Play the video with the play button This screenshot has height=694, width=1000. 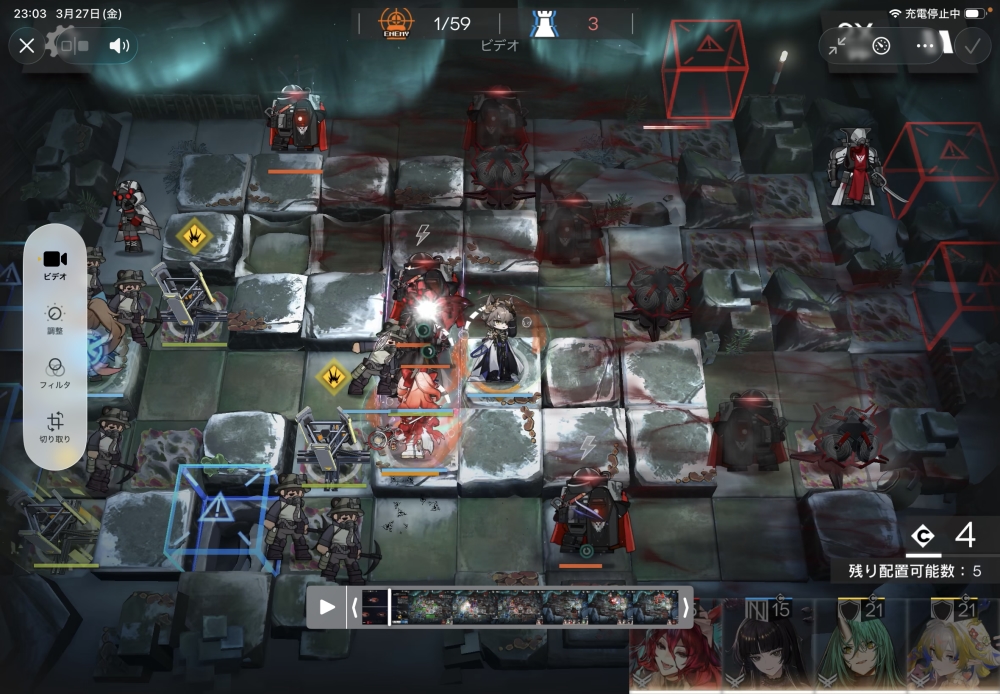coord(326,607)
